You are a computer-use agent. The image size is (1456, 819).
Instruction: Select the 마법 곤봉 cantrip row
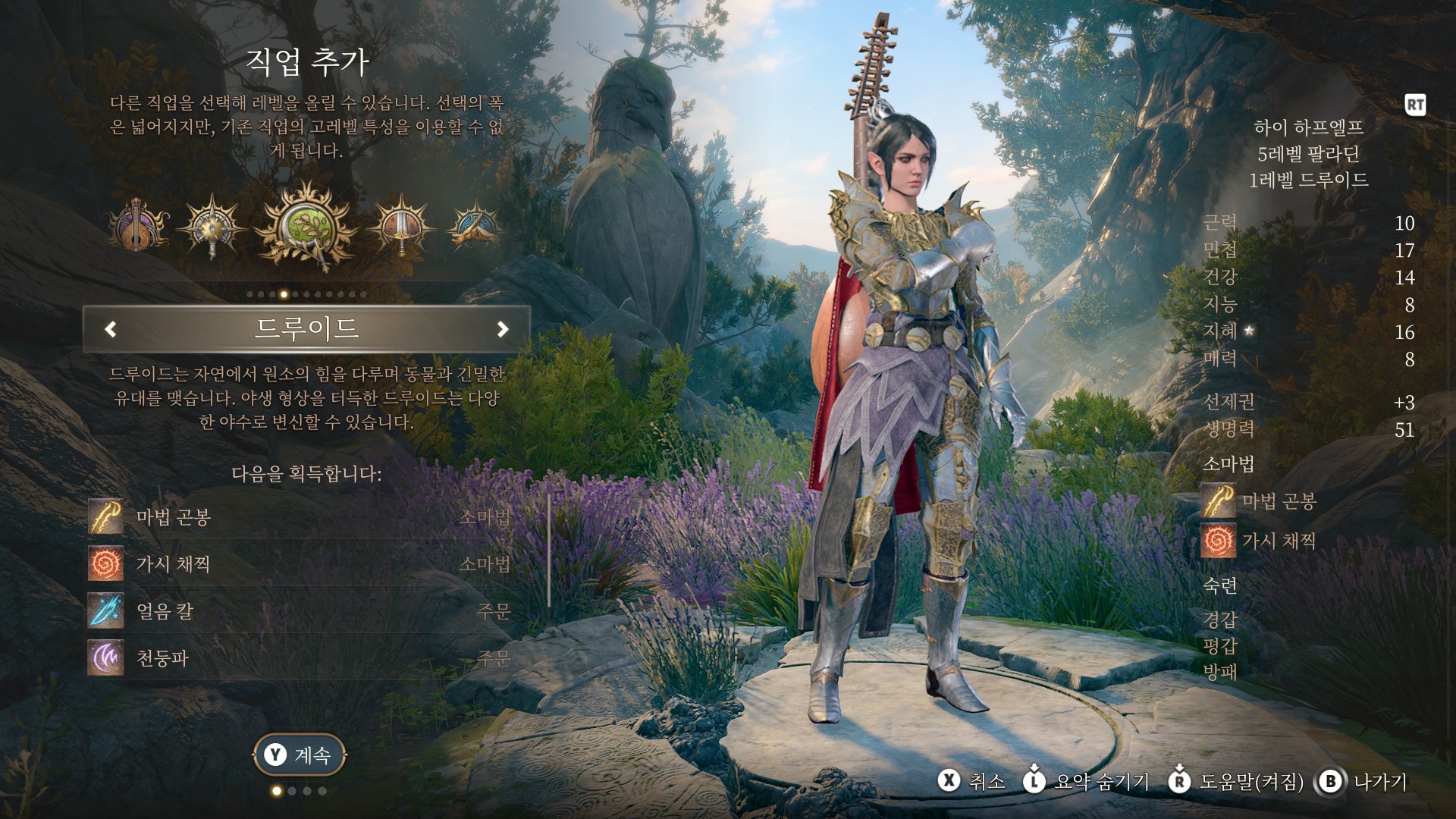[303, 517]
